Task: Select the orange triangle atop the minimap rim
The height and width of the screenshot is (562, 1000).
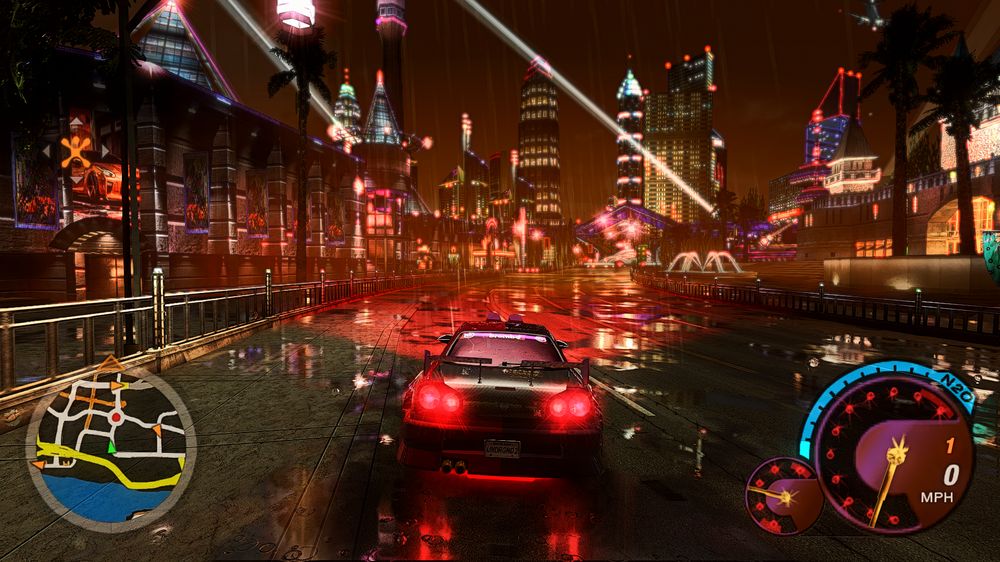Action: tap(110, 362)
